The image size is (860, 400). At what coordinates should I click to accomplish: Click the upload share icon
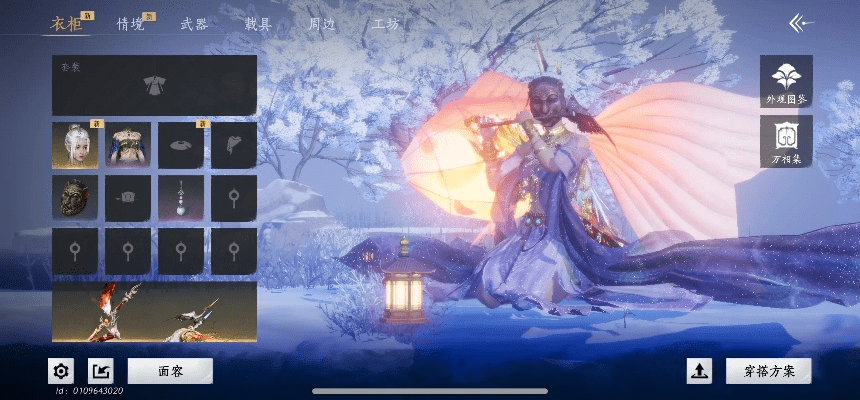699,371
